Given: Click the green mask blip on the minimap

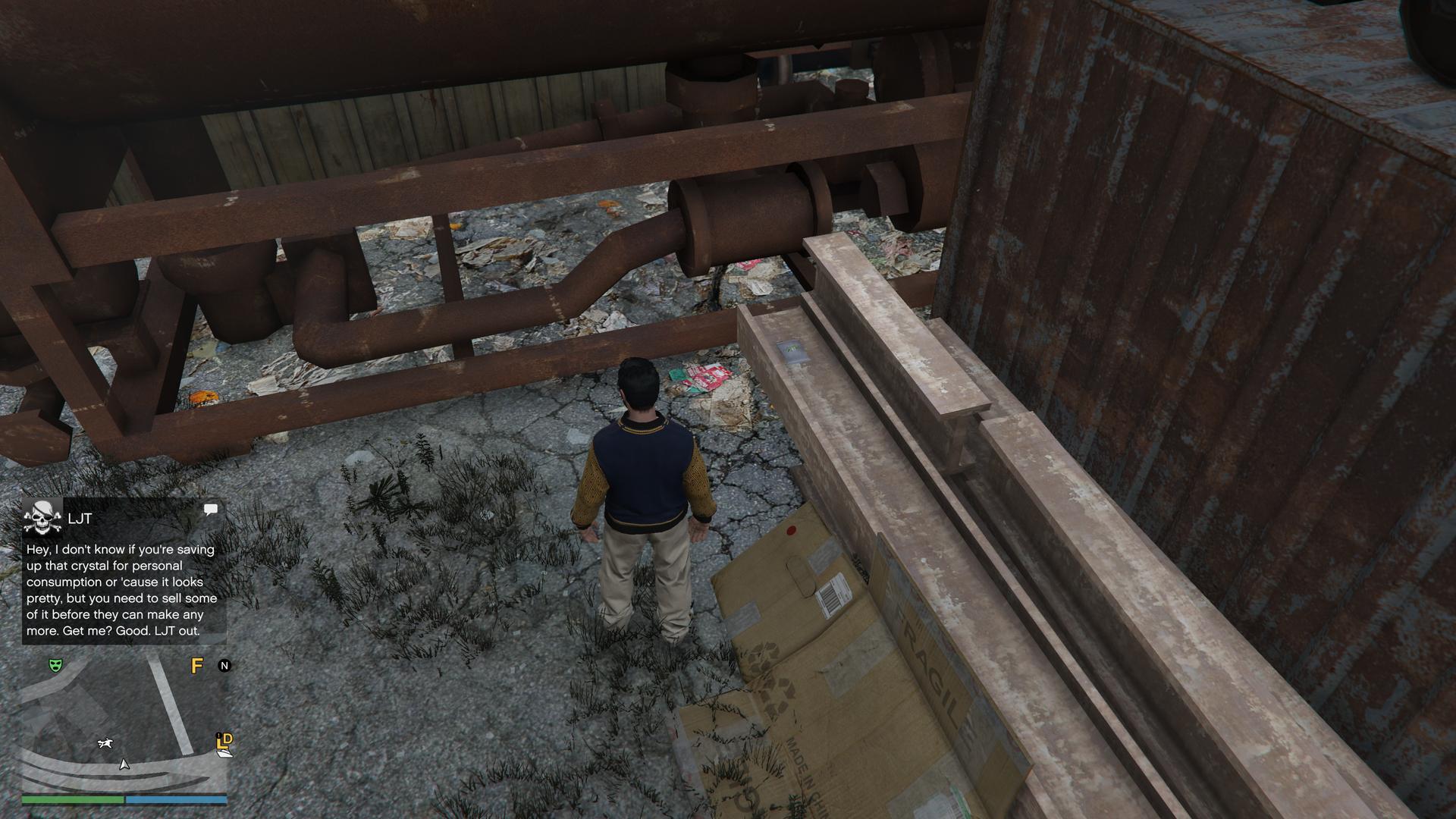Looking at the screenshot, I should pyautogui.click(x=55, y=665).
